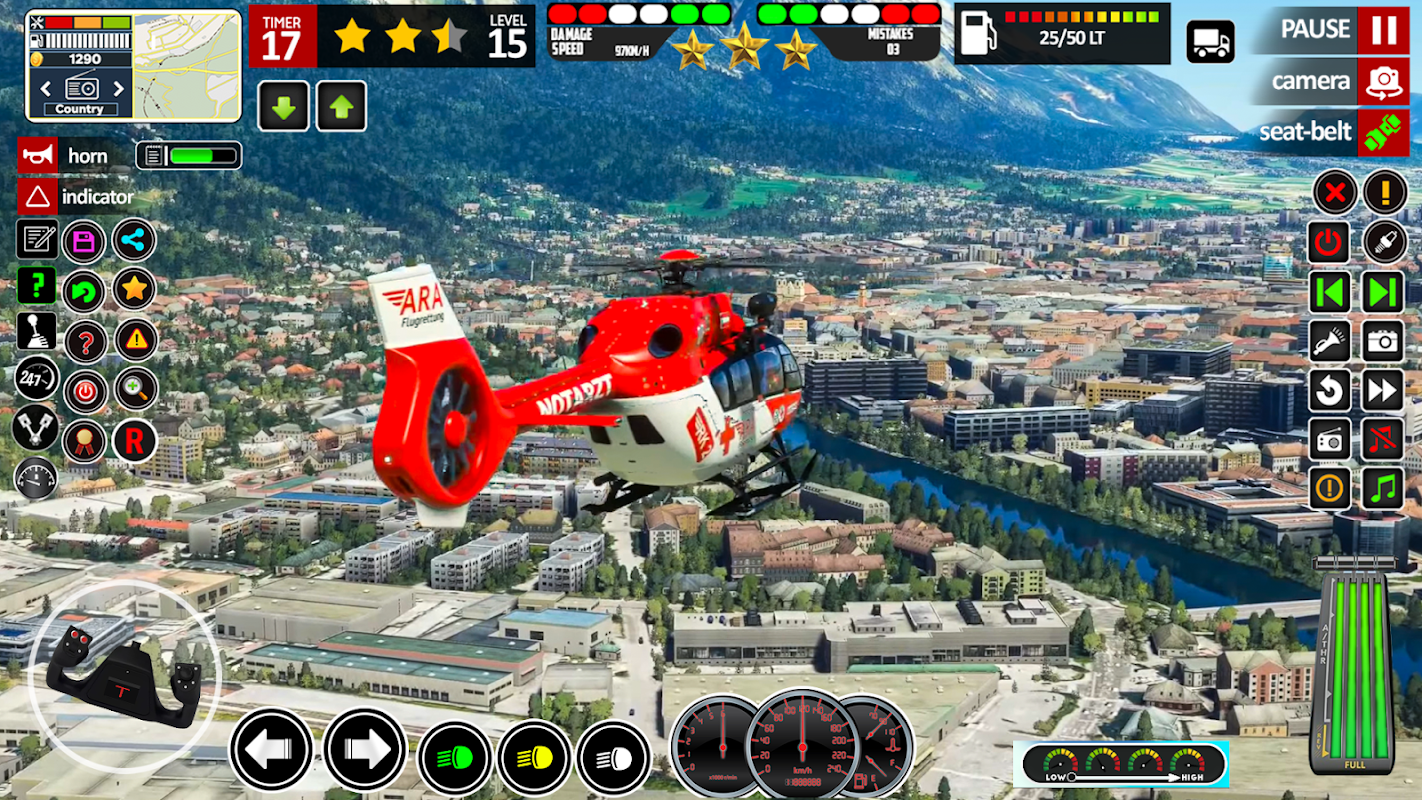Take a screenshot with the camera icon
Image resolution: width=1422 pixels, height=800 pixels.
pyautogui.click(x=1383, y=341)
